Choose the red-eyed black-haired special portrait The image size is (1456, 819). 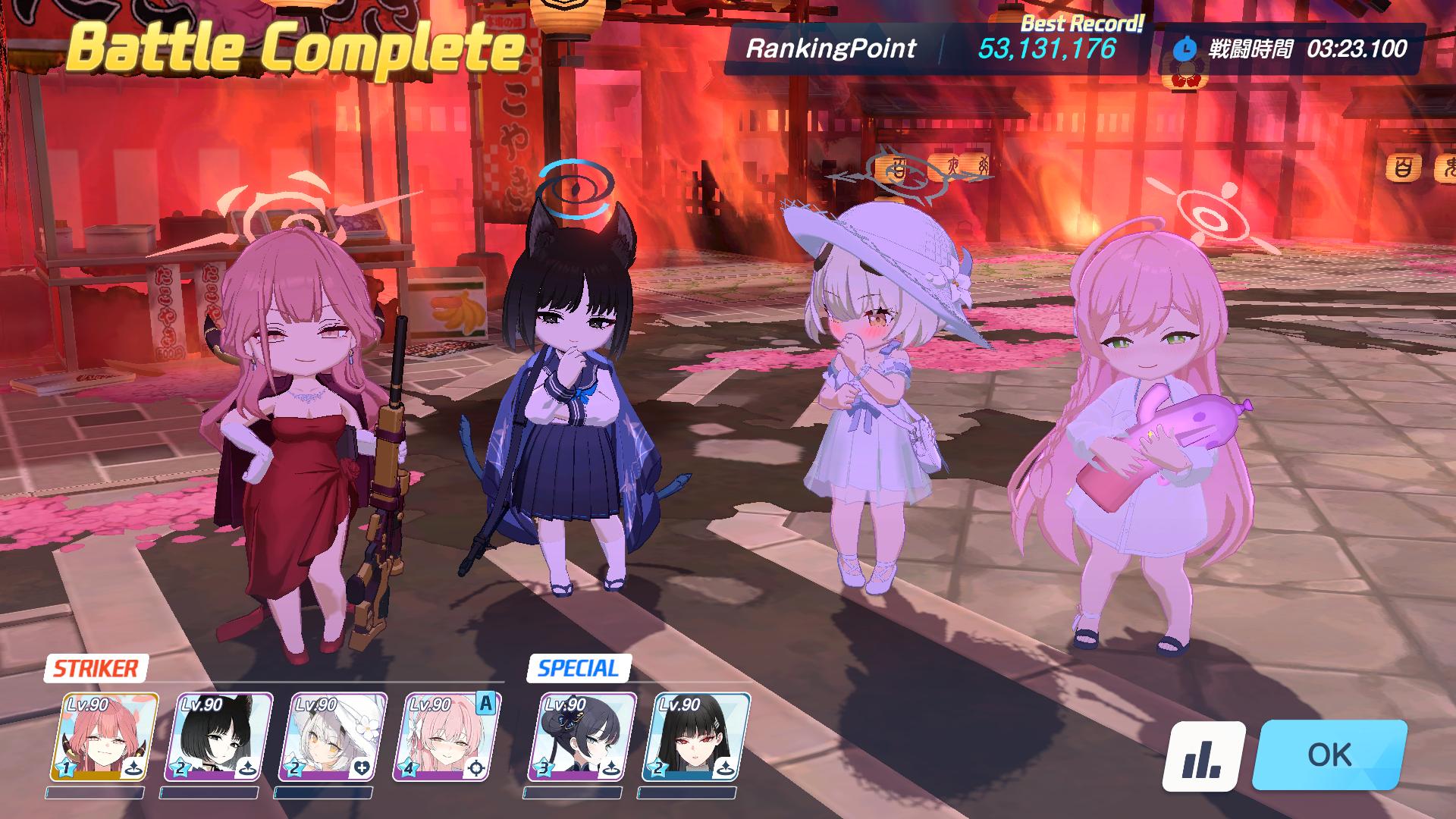point(695,737)
